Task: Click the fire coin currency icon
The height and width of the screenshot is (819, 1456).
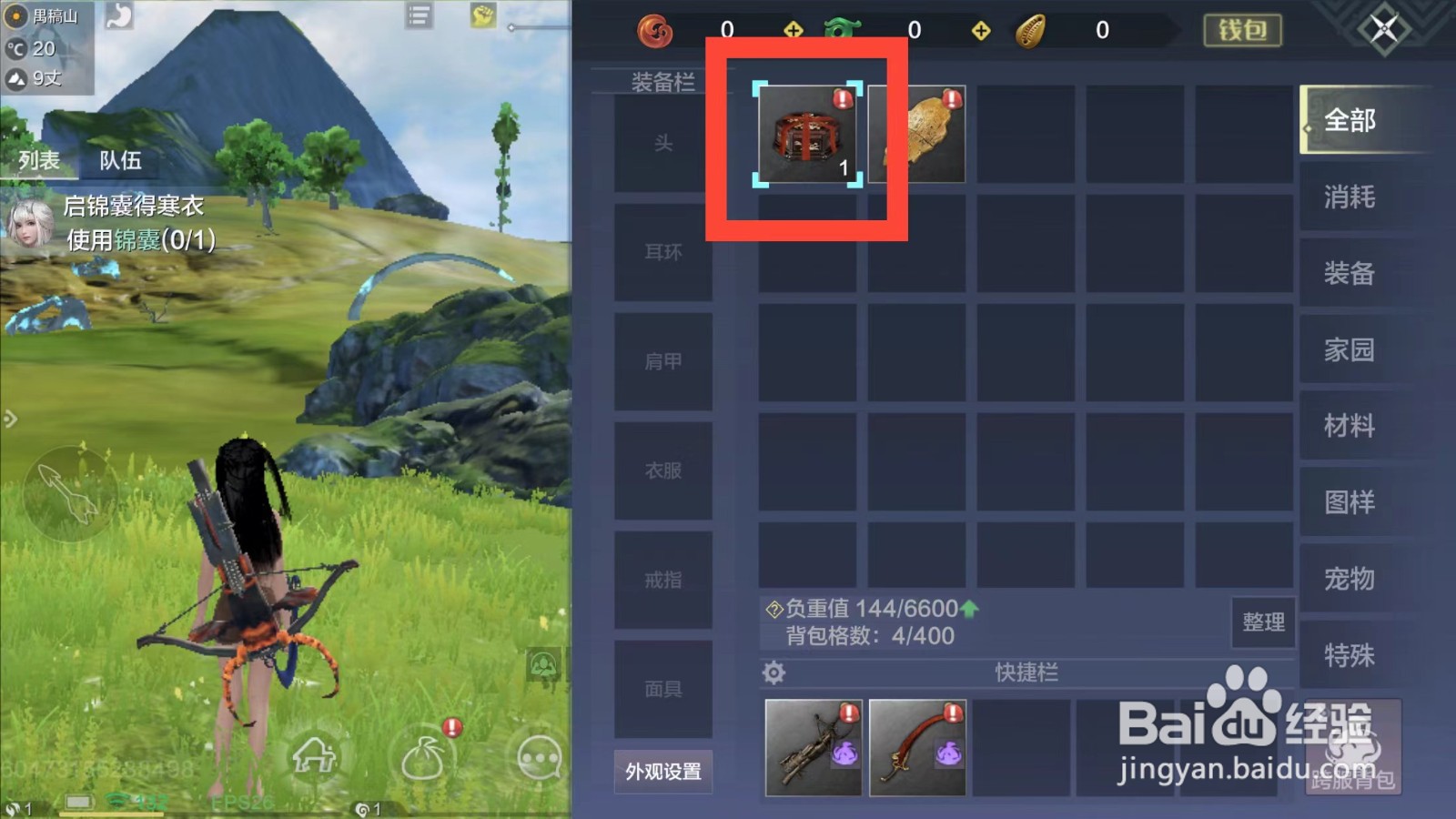Action: pyautogui.click(x=654, y=29)
